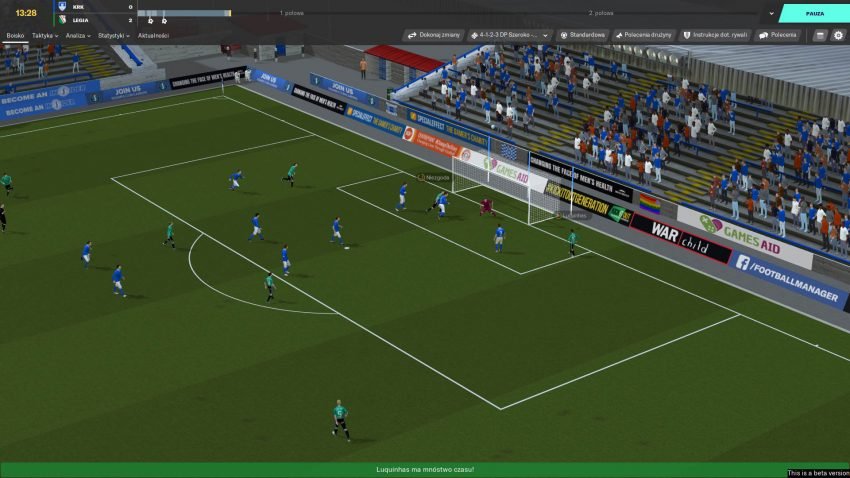Click Dokonaj zmiany to make substitutions
Image resolution: width=850 pixels, height=478 pixels.
tap(433, 35)
